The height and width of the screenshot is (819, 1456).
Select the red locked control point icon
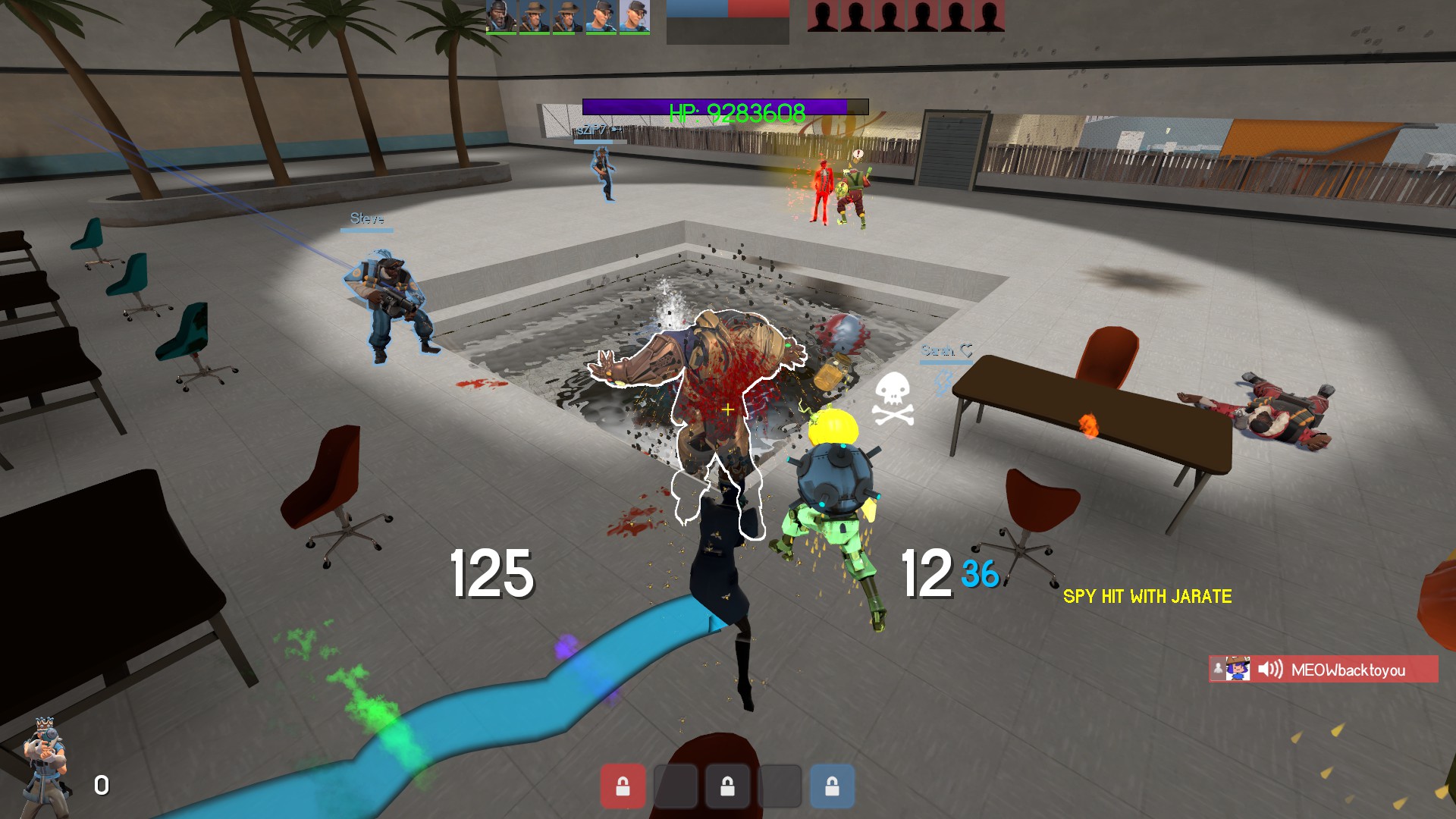[x=623, y=786]
